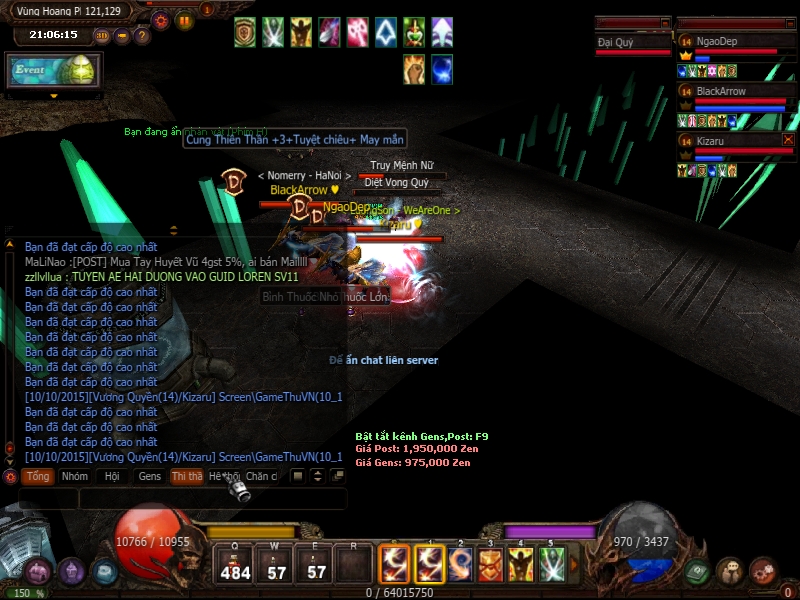The image size is (800, 600).
Task: Activate the skill in hotbar slot 2
Action: tap(461, 566)
